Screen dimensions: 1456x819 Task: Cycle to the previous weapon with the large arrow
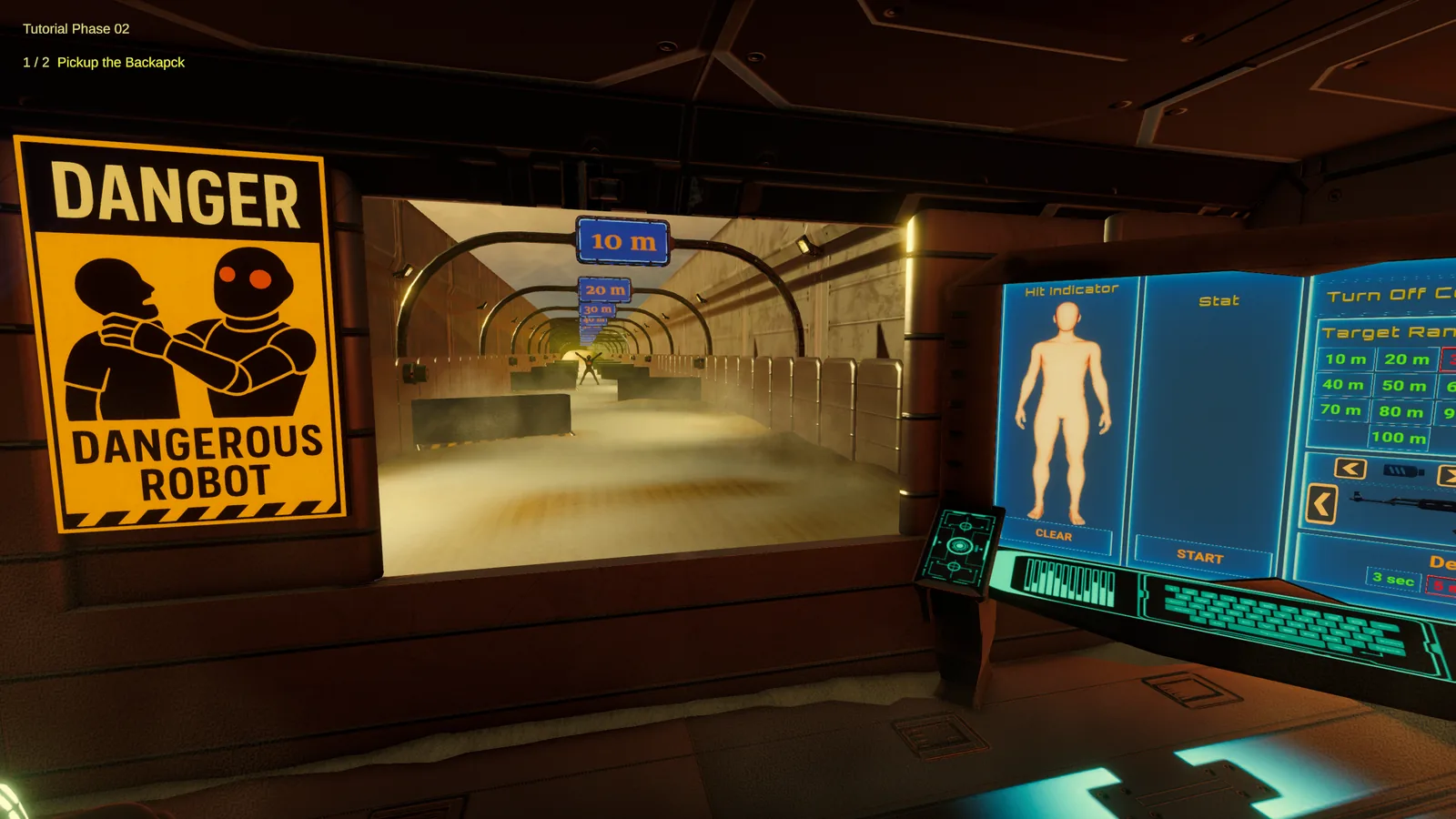point(1321,504)
